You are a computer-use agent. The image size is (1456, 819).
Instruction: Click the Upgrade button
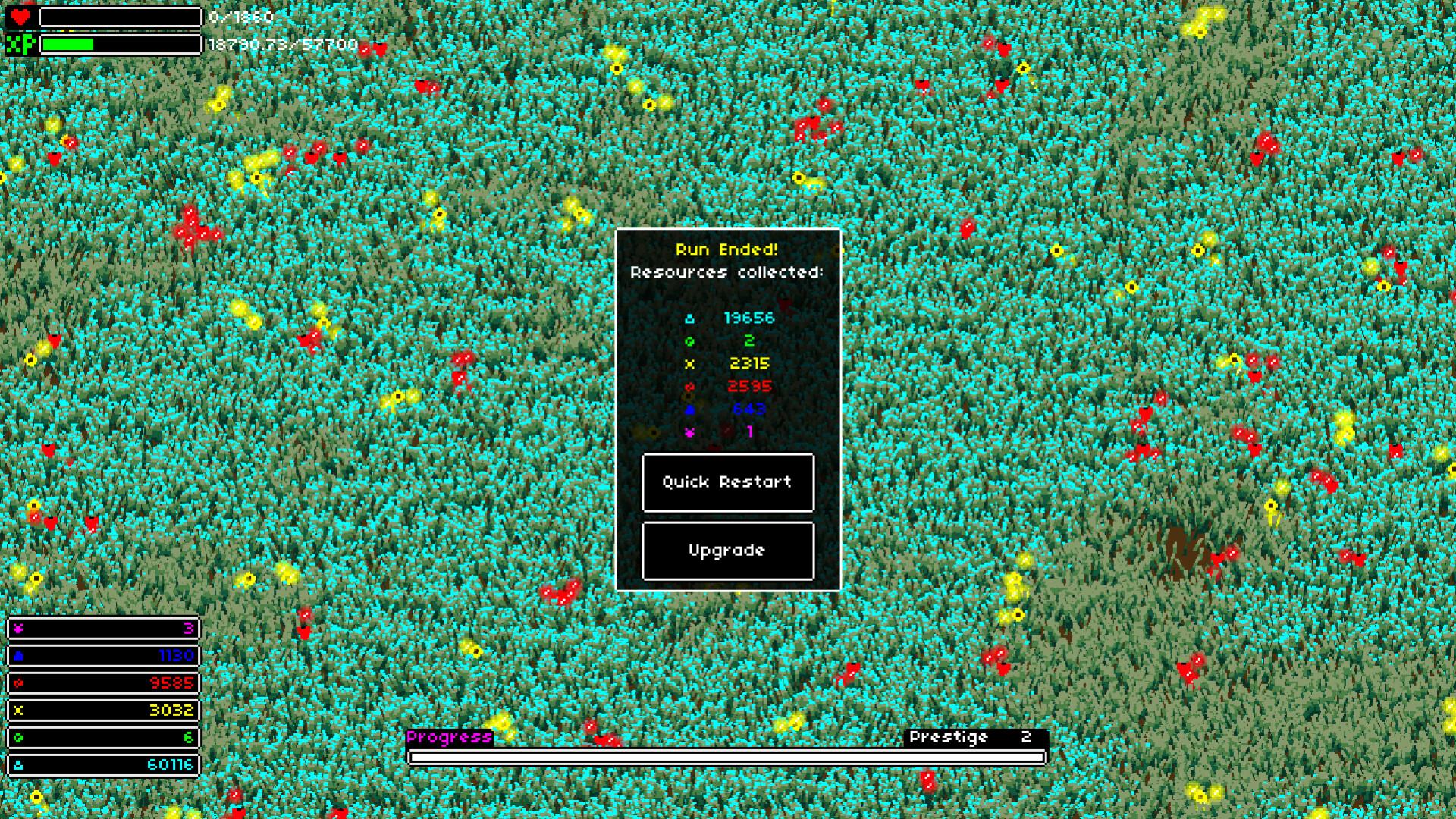click(x=726, y=551)
